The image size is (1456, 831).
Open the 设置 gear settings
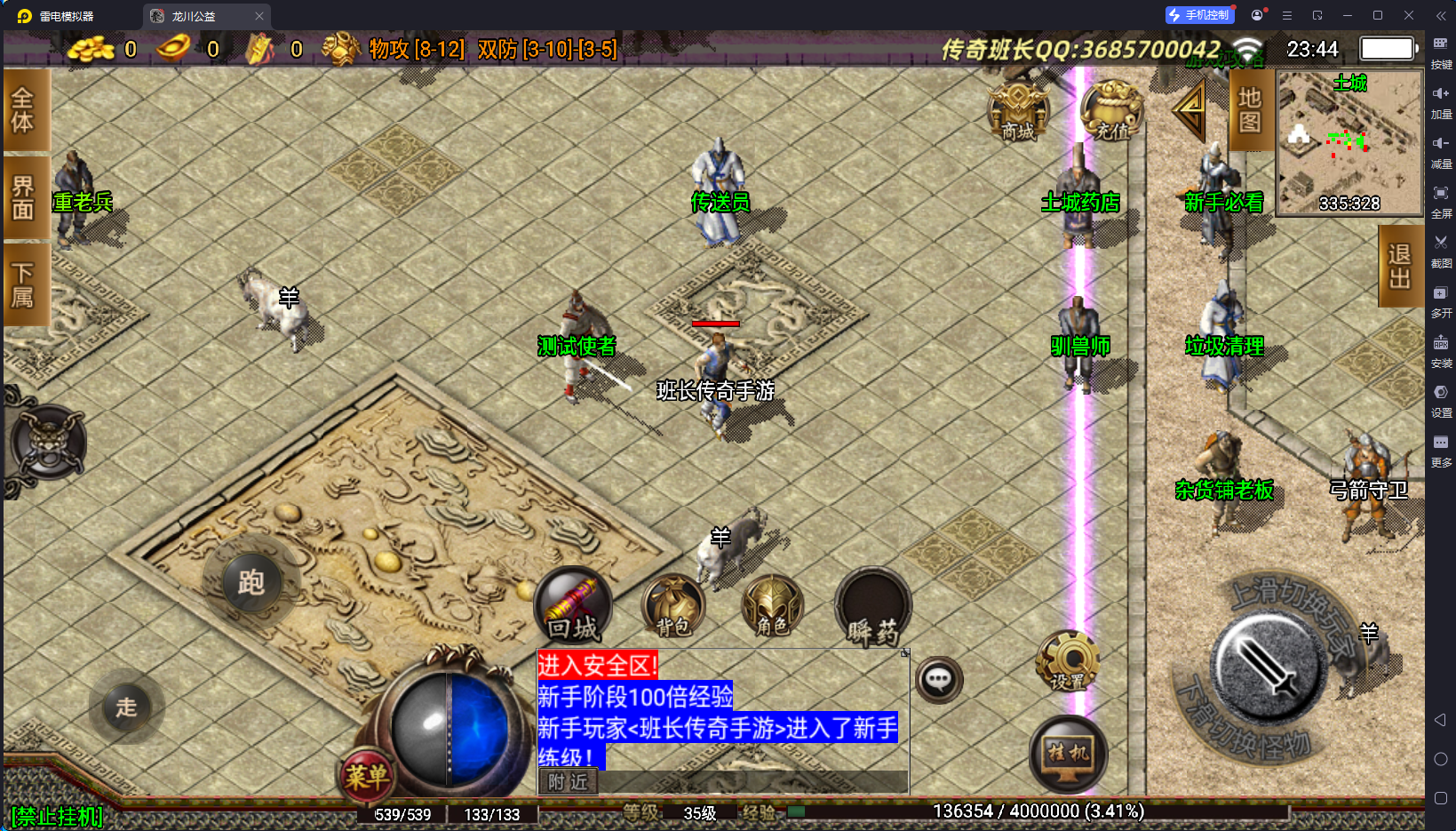click(x=1068, y=662)
